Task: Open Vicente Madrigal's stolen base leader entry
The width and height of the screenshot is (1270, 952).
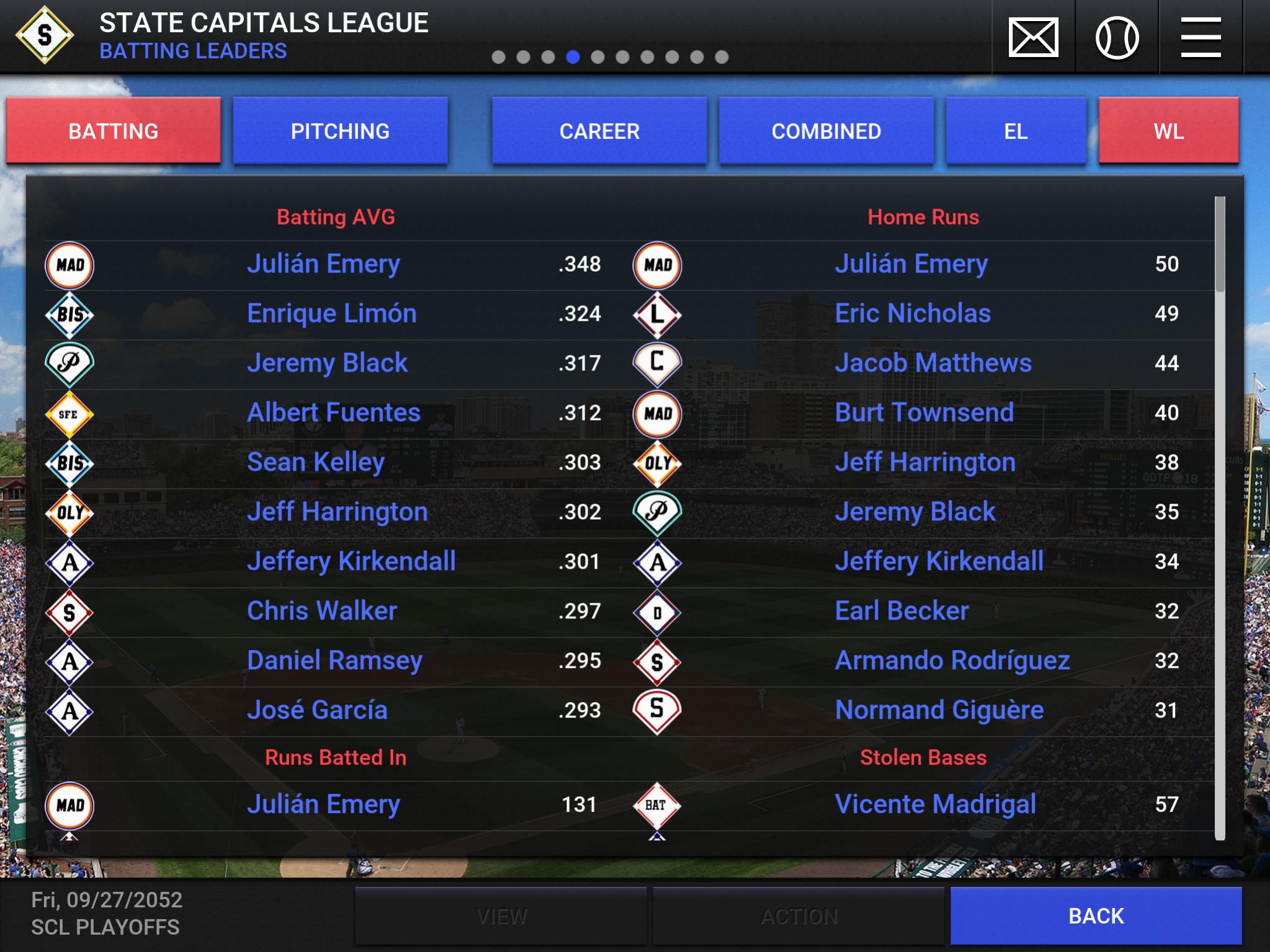Action: click(x=936, y=804)
